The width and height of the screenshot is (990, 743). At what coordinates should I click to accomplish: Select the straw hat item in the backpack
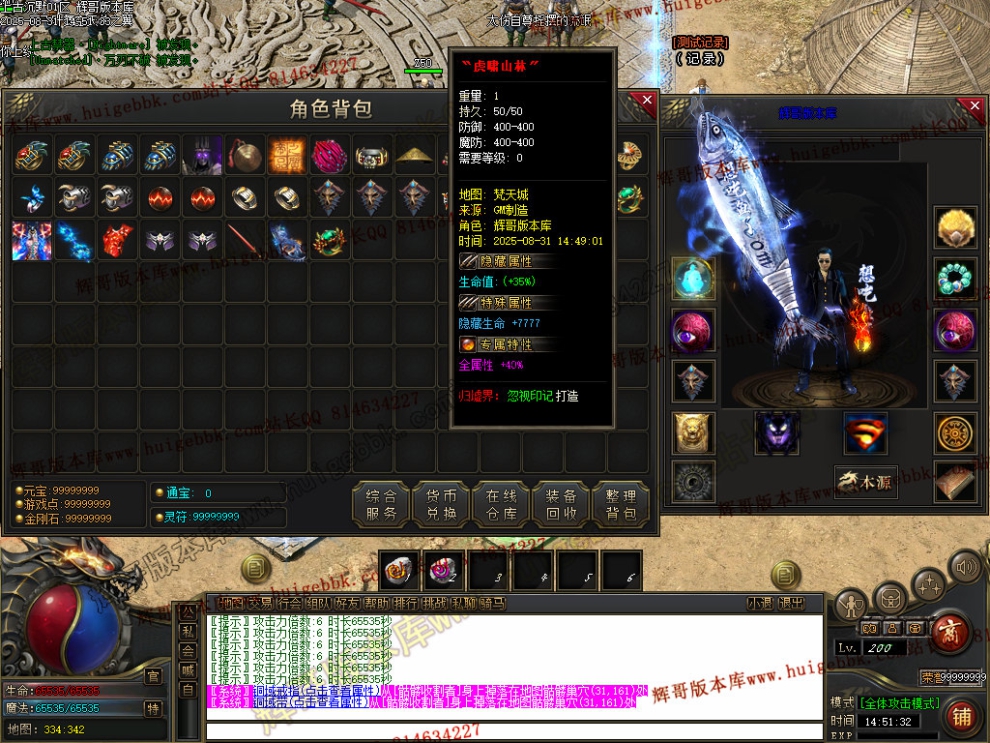pos(414,156)
